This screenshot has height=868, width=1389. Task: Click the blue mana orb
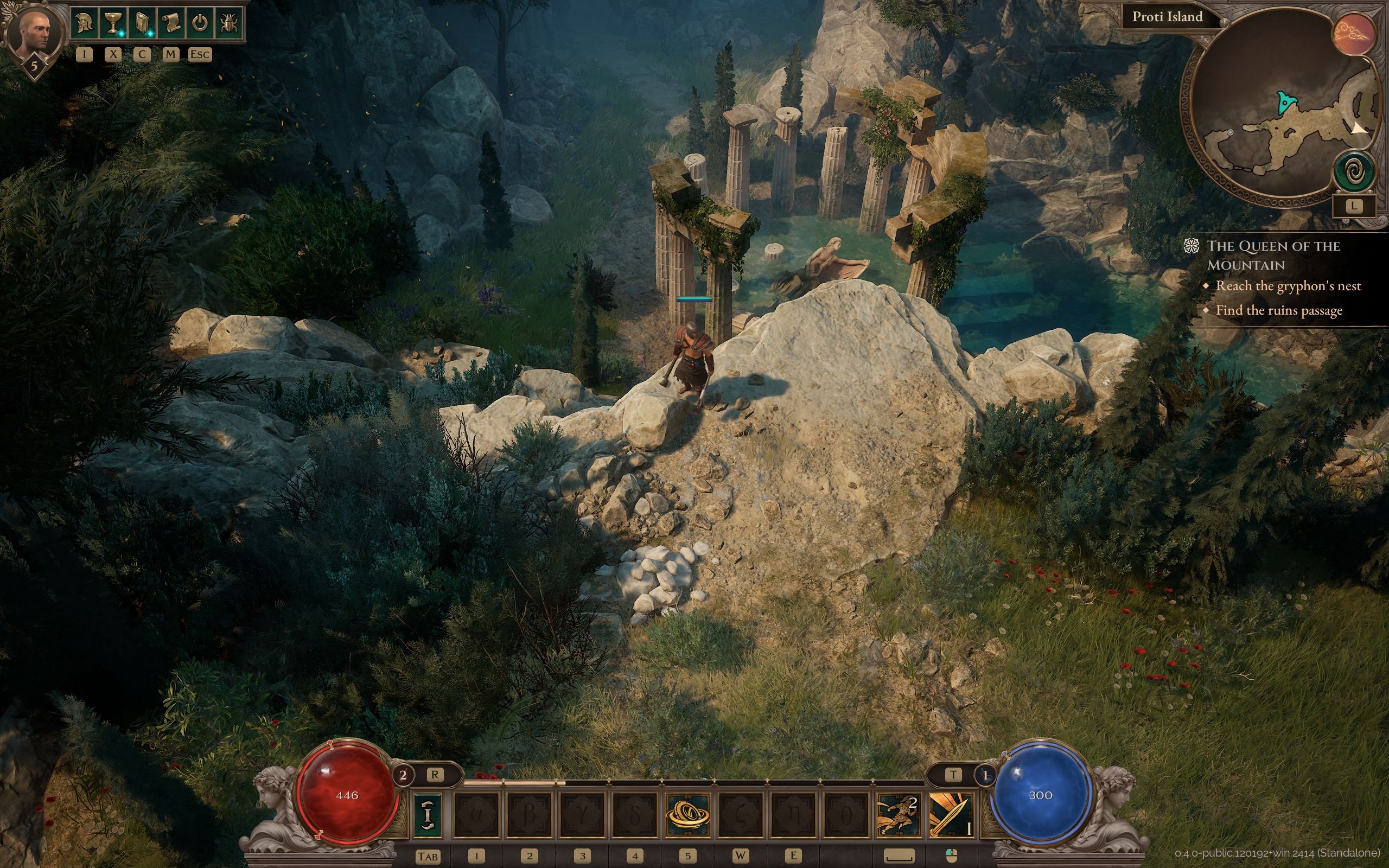[x=1040, y=795]
